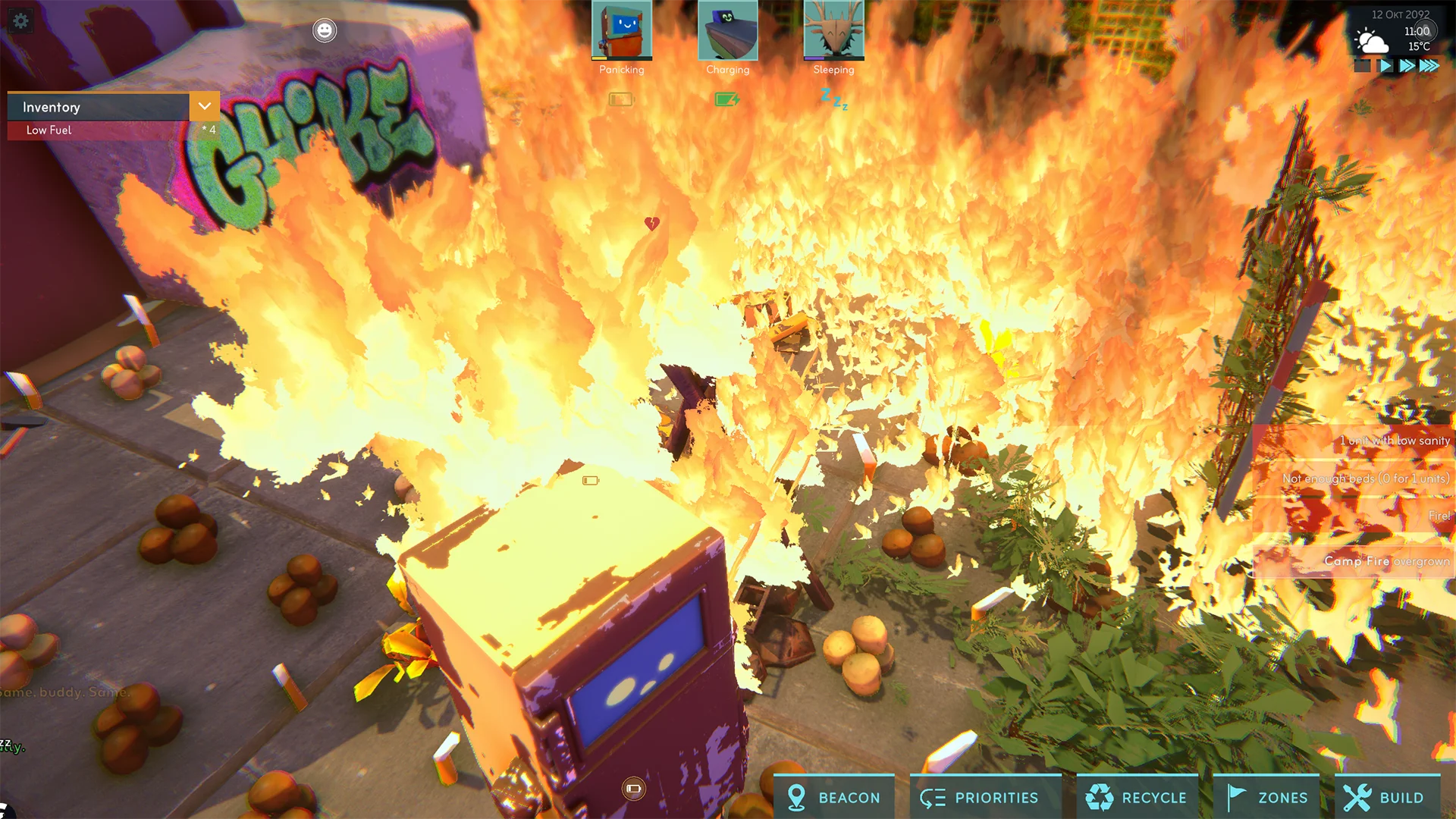Open the Priorities panel
This screenshot has width=1456, height=819.
985,797
